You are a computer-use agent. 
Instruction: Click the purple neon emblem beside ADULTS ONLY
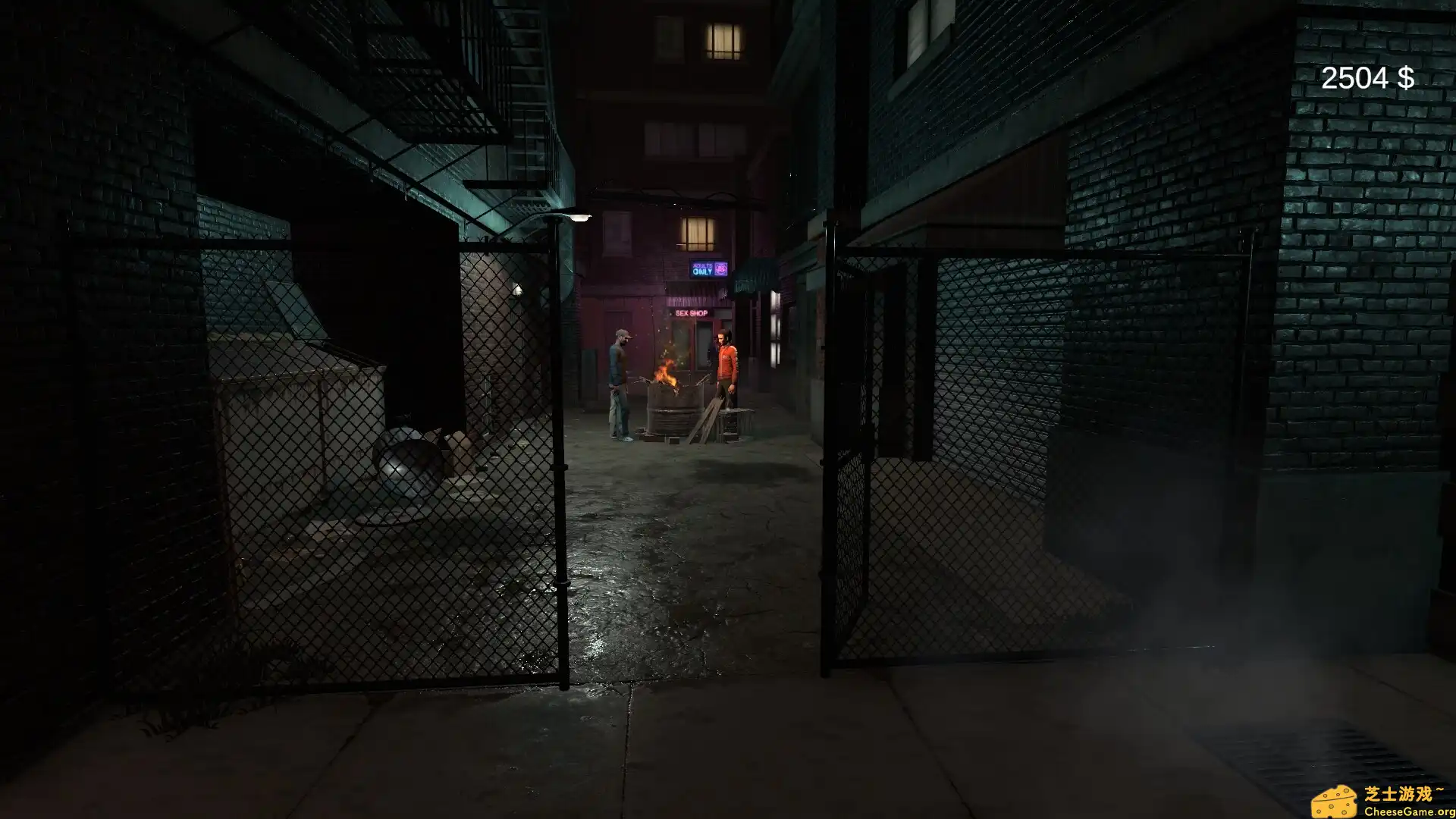(720, 268)
